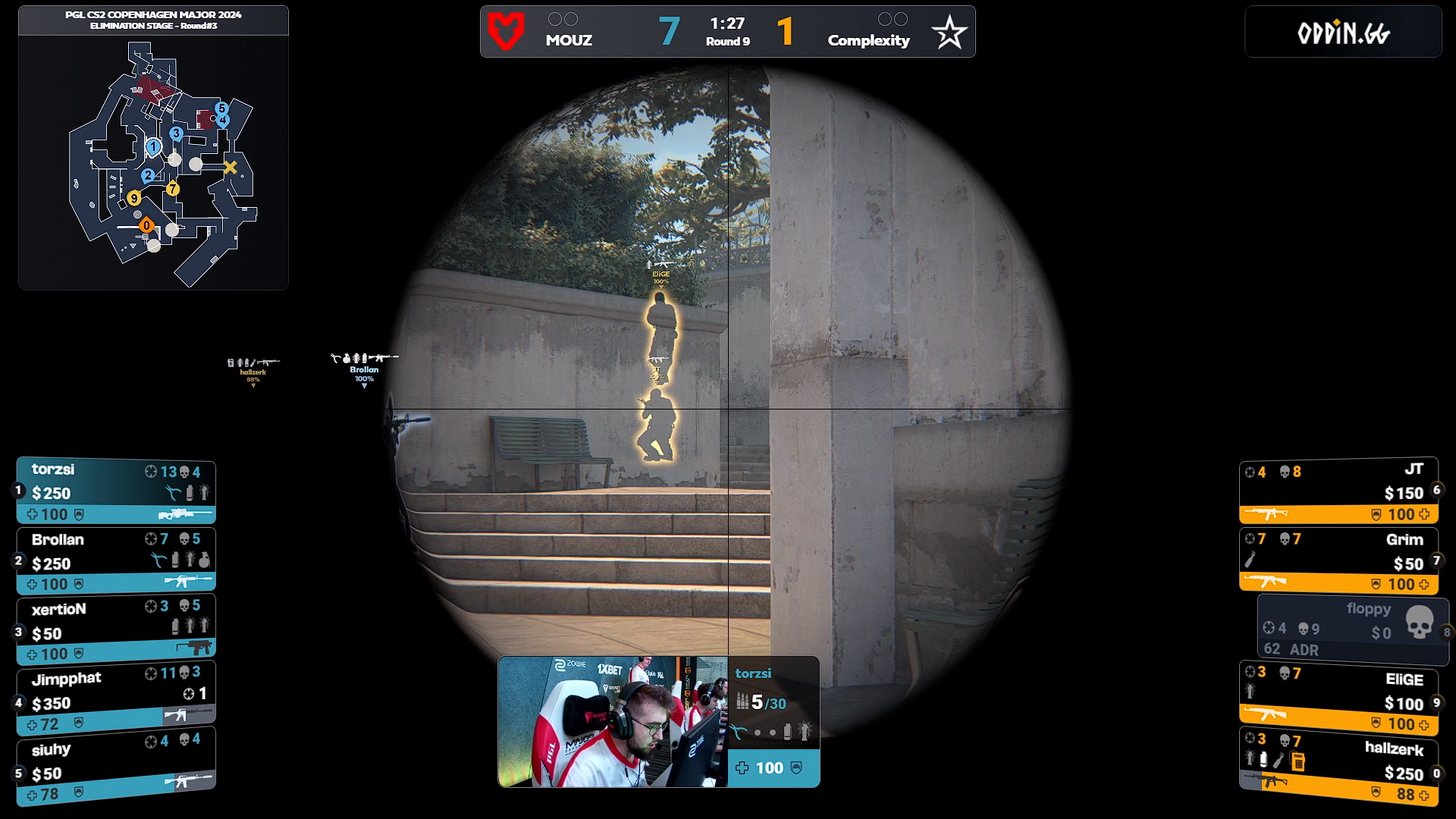This screenshot has height=819, width=1456.
Task: Click the skull icon on floppy's panel
Action: [x=1419, y=622]
